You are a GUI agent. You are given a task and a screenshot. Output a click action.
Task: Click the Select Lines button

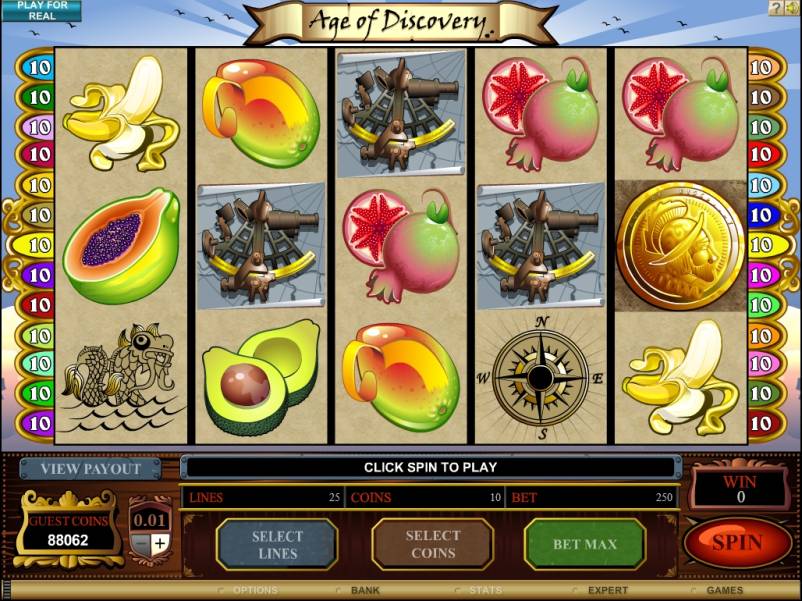pyautogui.click(x=277, y=545)
